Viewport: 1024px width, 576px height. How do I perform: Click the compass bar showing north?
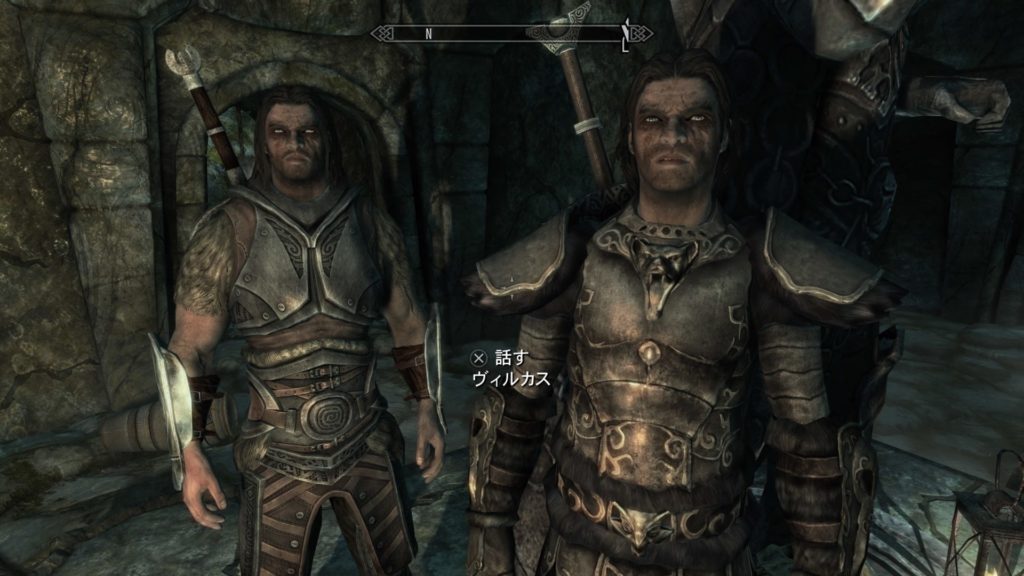tap(511, 33)
